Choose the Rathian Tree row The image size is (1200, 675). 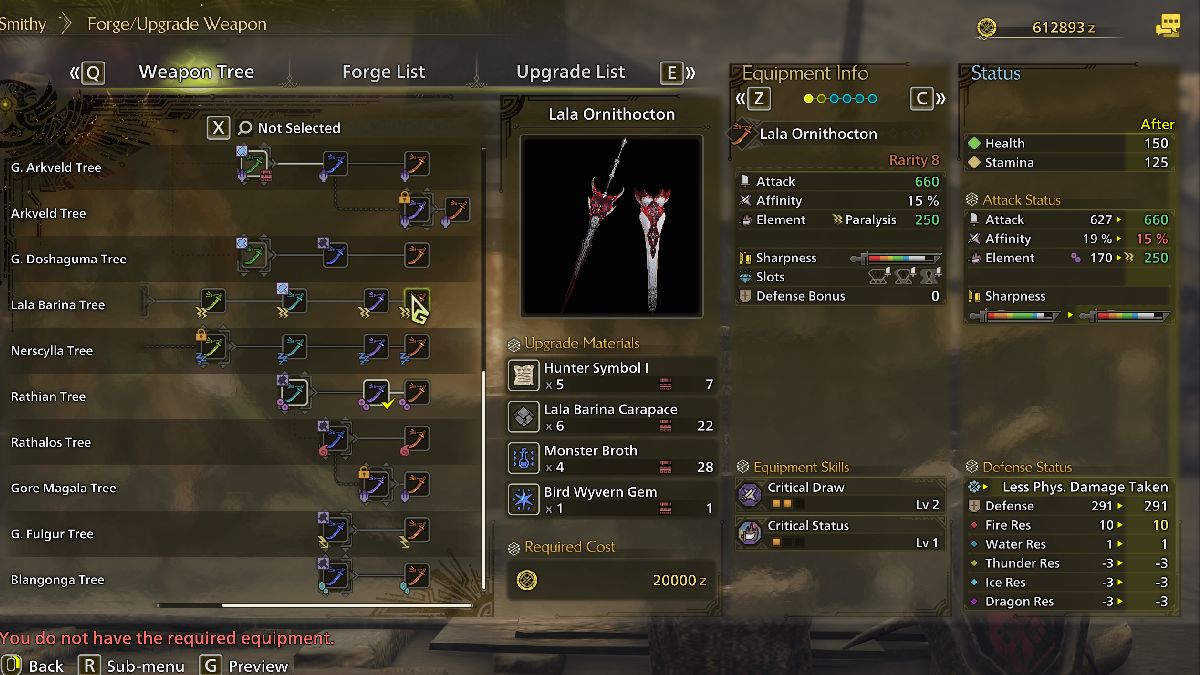pyautogui.click(x=48, y=397)
